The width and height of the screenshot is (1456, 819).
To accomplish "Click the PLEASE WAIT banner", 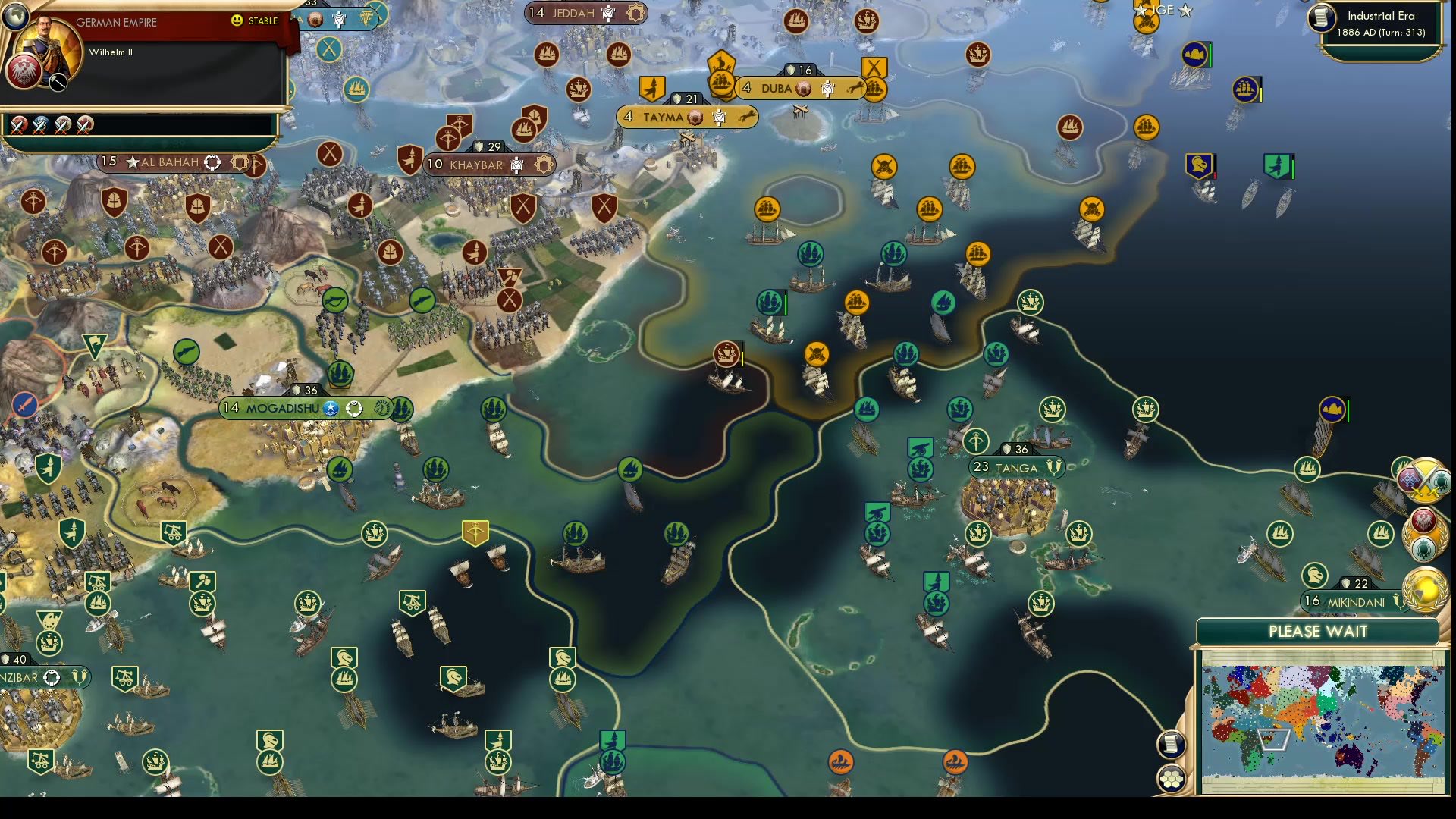I will pos(1318,631).
